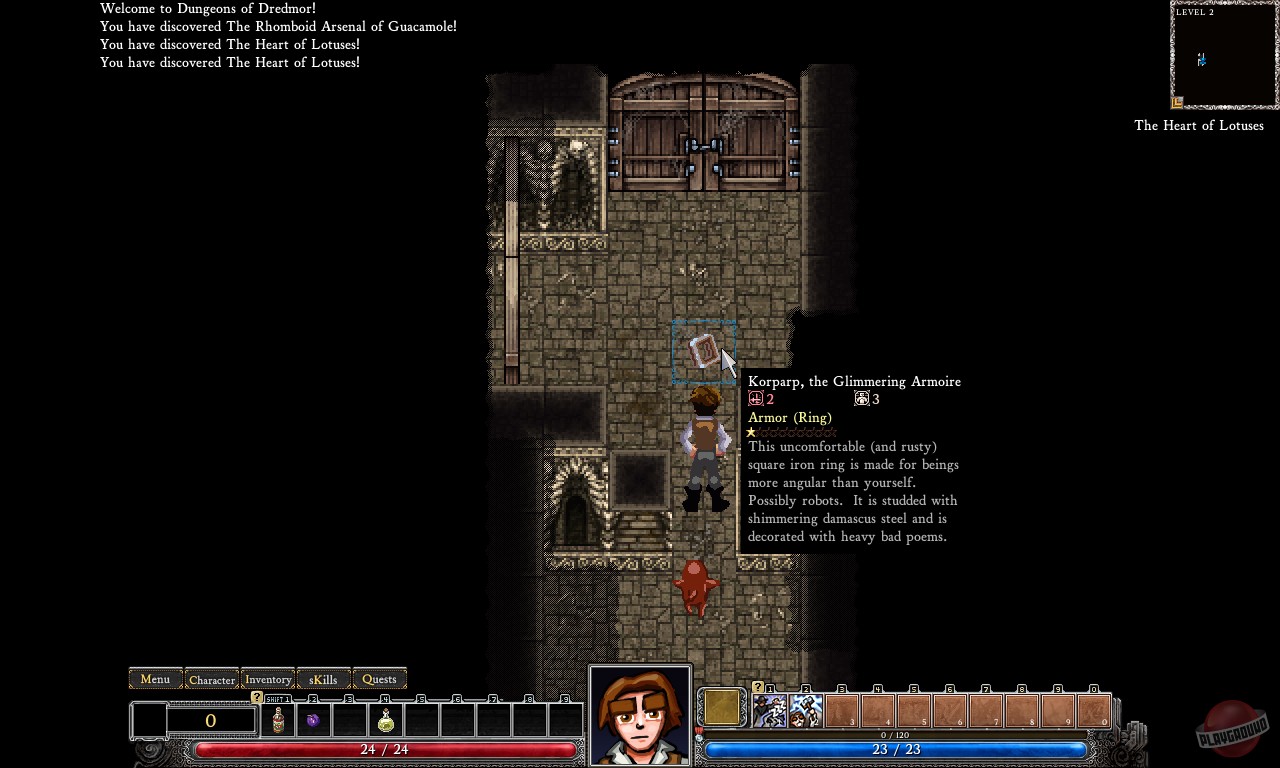Open the Inventory

click(x=267, y=679)
